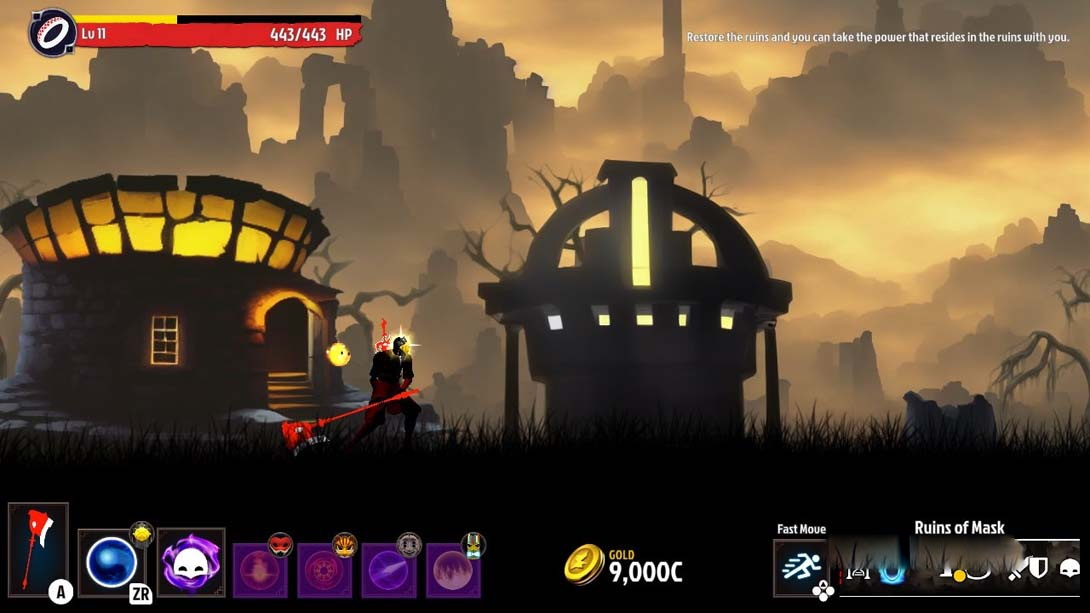Select purple skill slot with orange mask badge
Image resolution: width=1090 pixels, height=613 pixels.
329,570
